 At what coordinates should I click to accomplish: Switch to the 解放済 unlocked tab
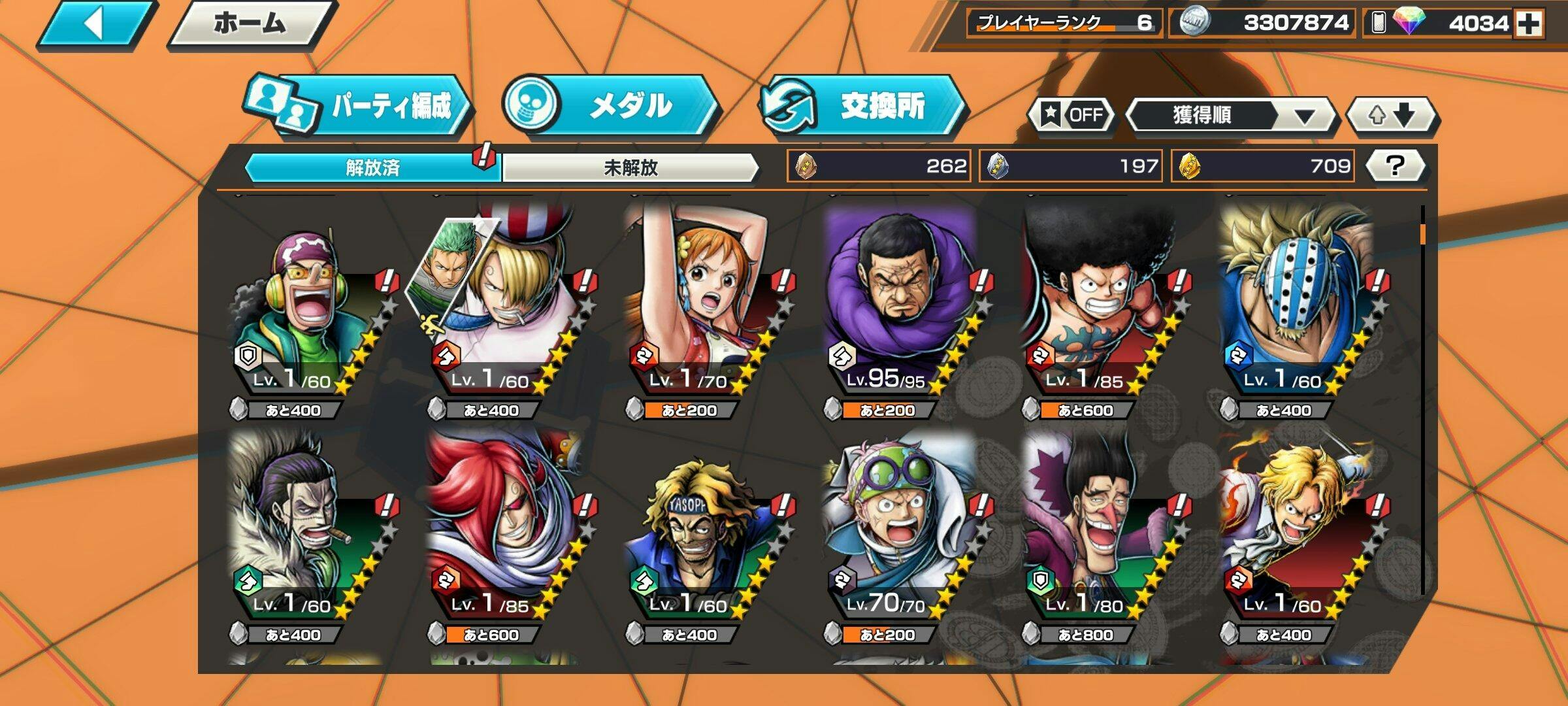point(372,167)
